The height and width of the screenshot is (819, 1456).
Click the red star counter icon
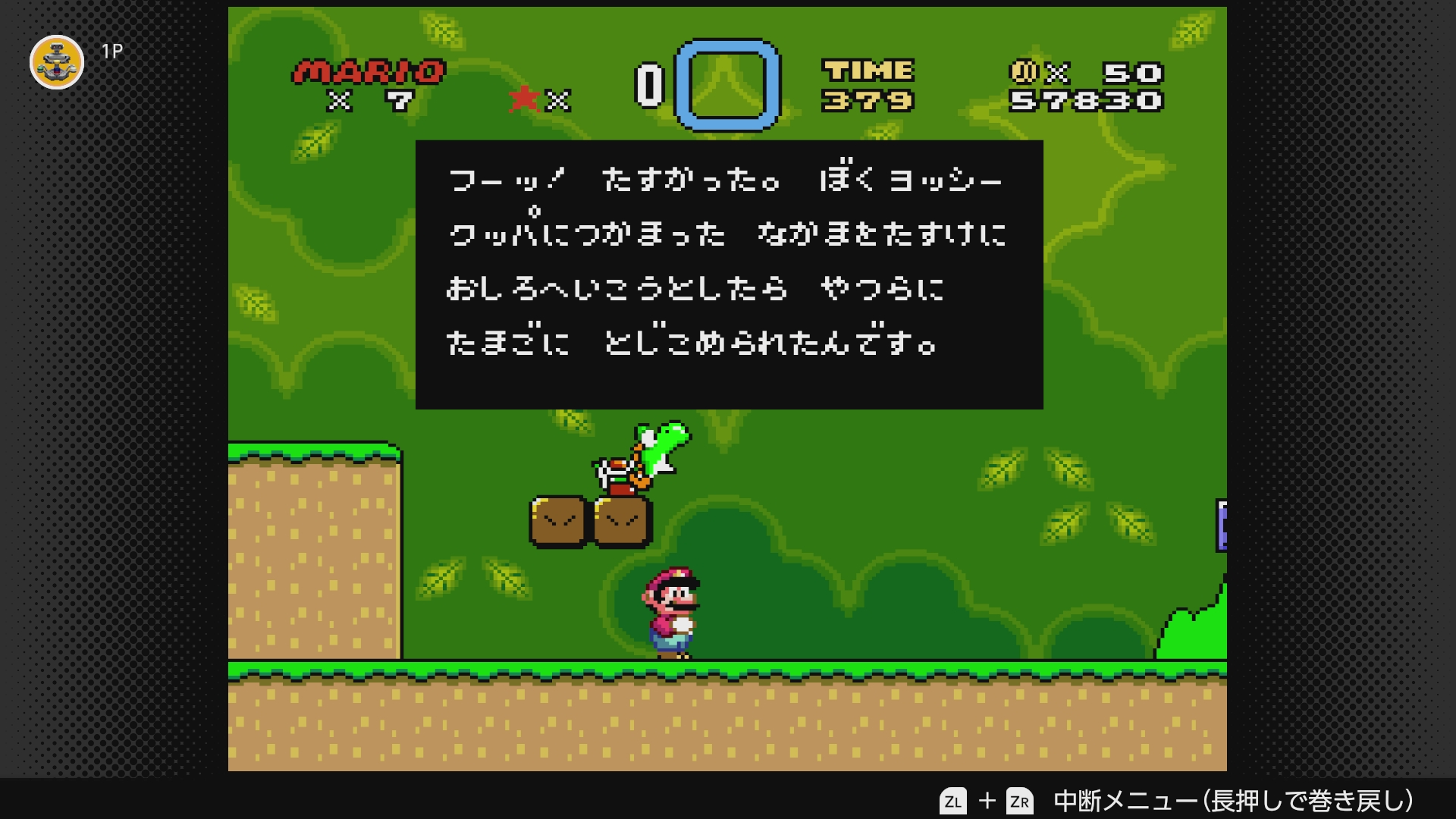click(x=522, y=99)
